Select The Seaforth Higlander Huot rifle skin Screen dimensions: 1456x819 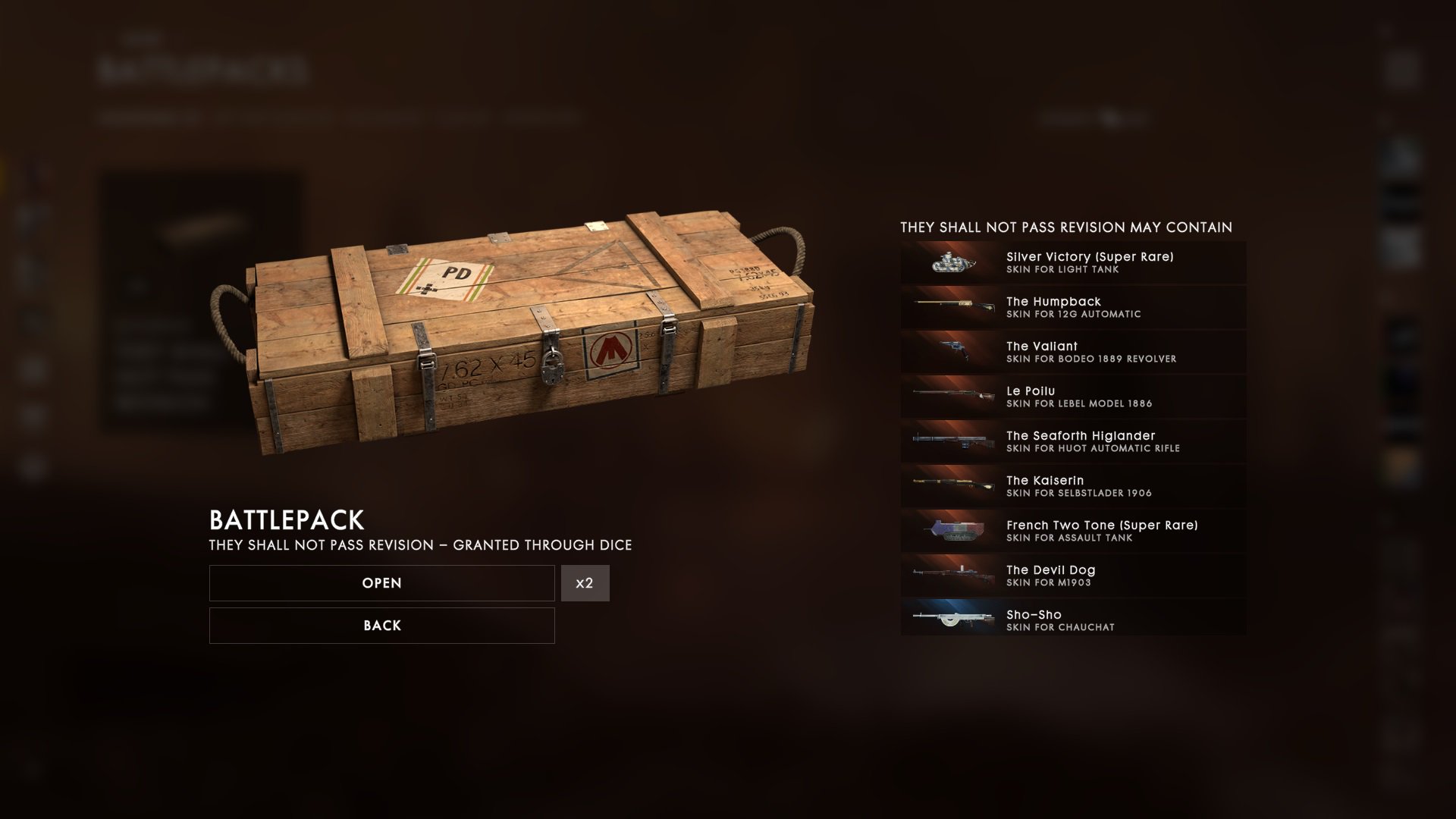pyautogui.click(x=1073, y=441)
